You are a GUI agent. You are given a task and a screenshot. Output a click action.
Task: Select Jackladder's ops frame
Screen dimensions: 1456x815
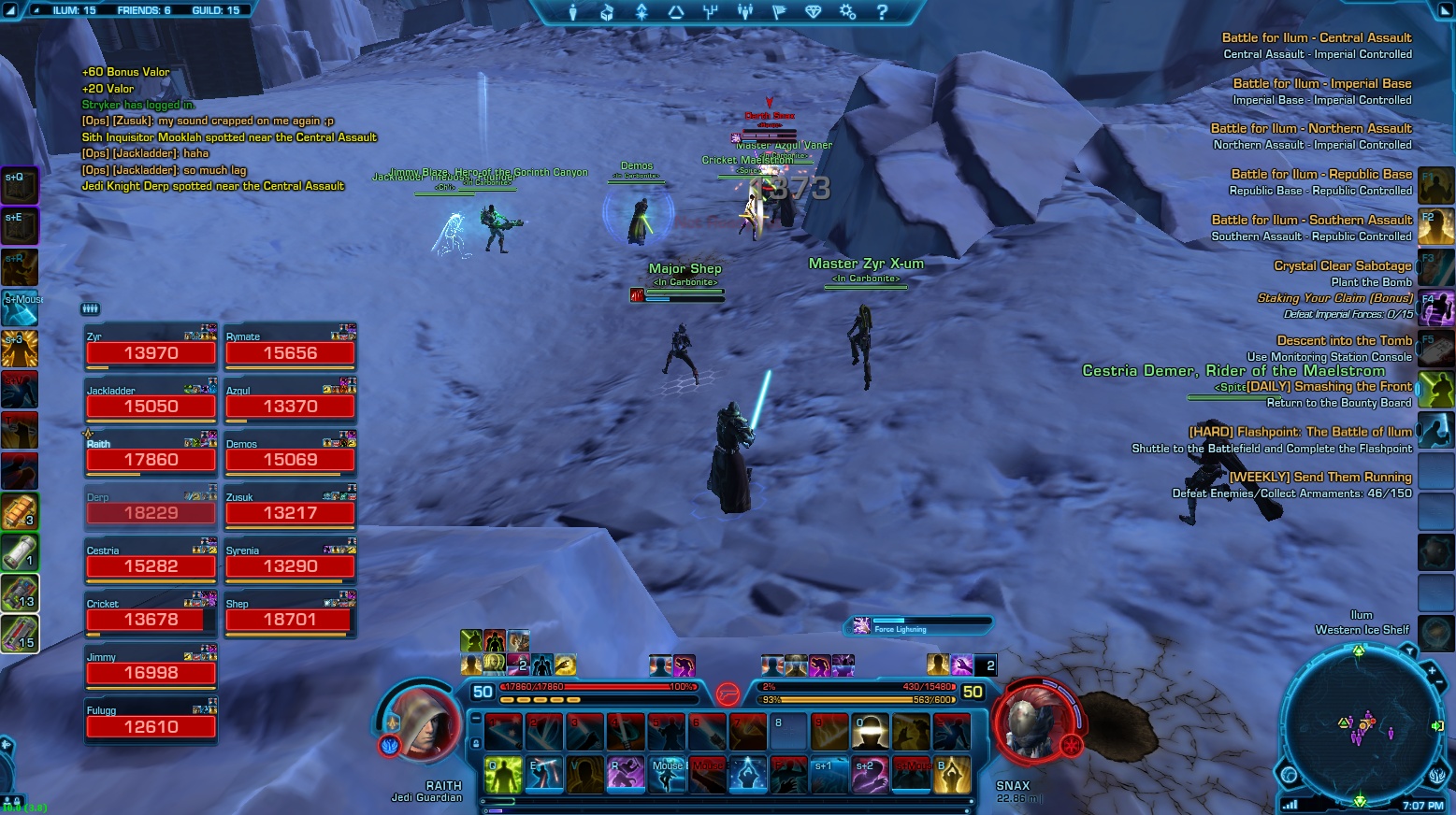click(151, 401)
